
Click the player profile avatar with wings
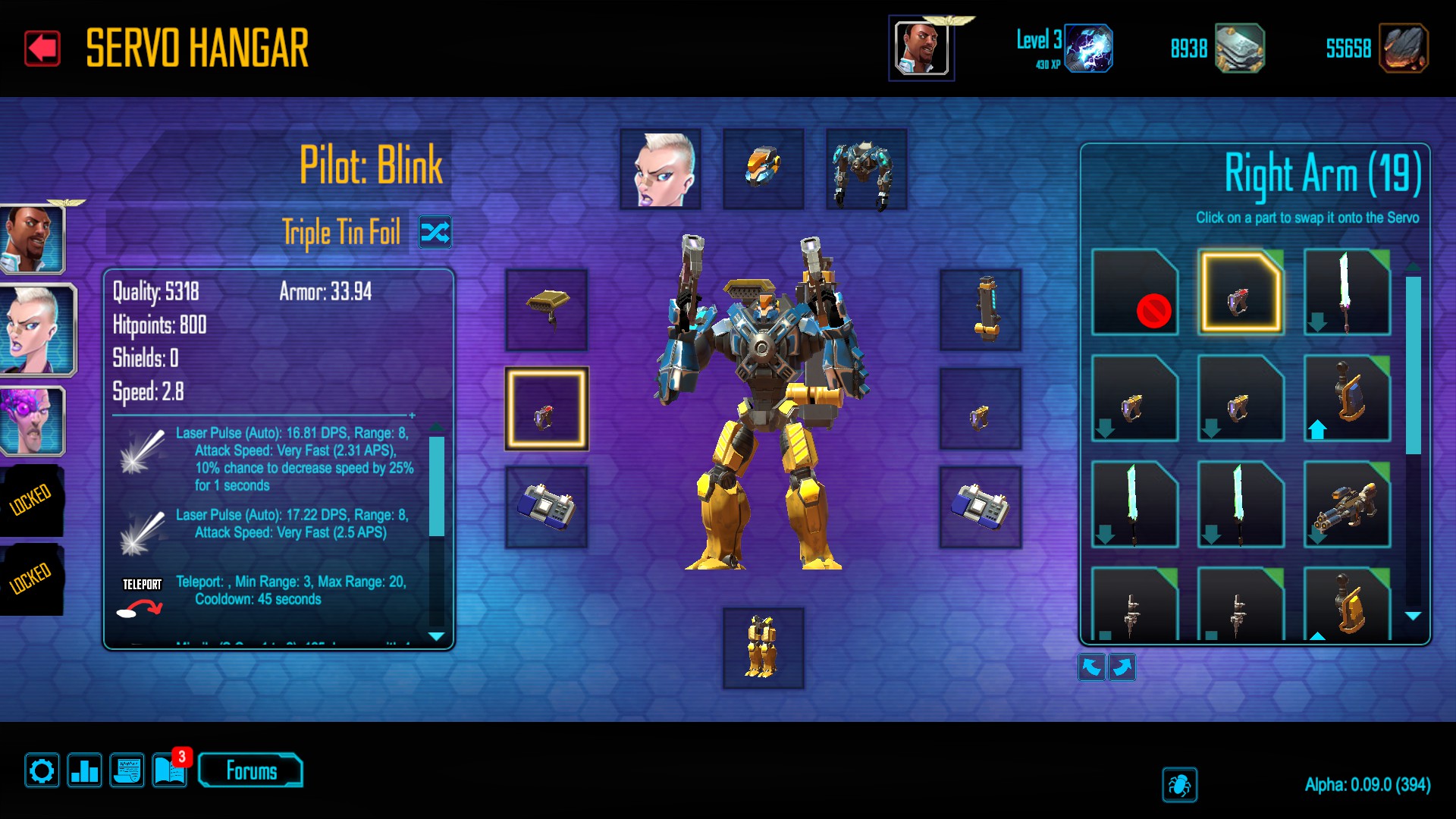tap(921, 49)
